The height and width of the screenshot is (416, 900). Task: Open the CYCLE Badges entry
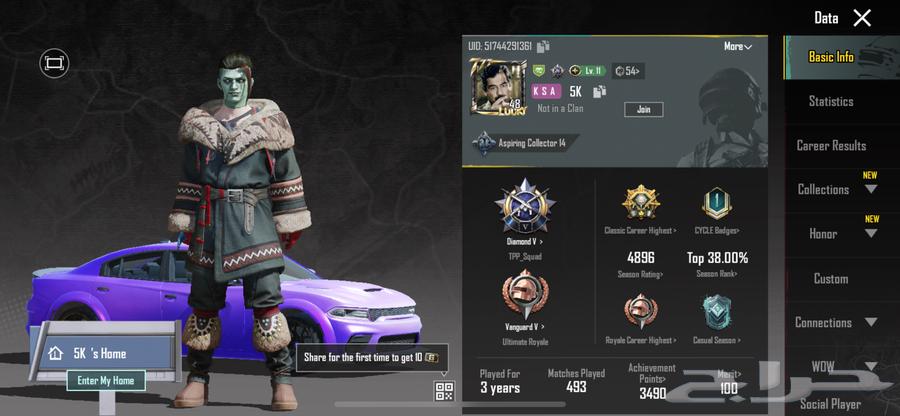click(x=714, y=207)
